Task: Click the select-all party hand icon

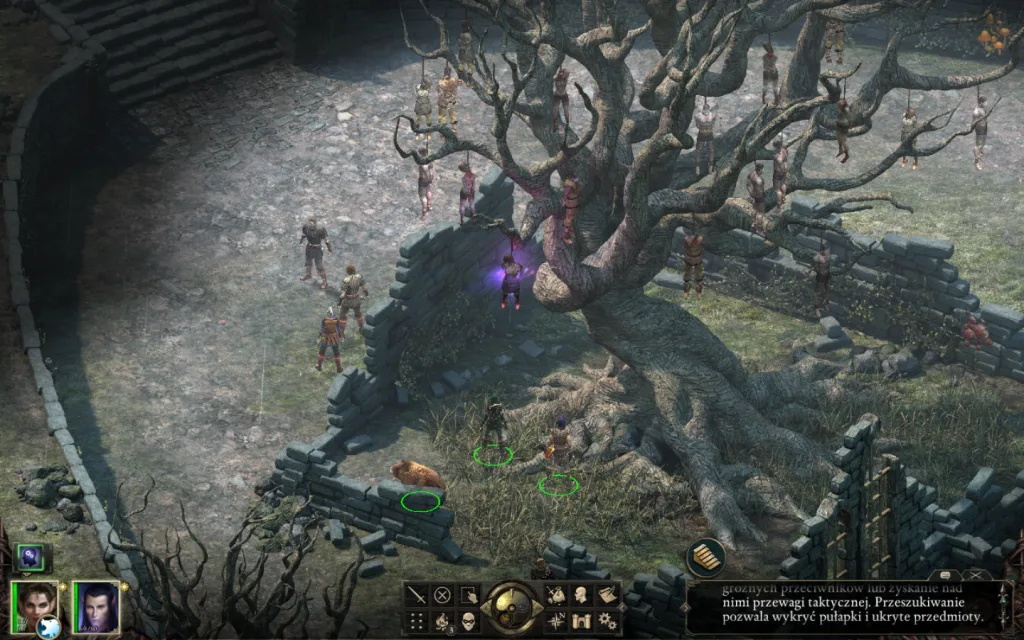Action: point(467,595)
